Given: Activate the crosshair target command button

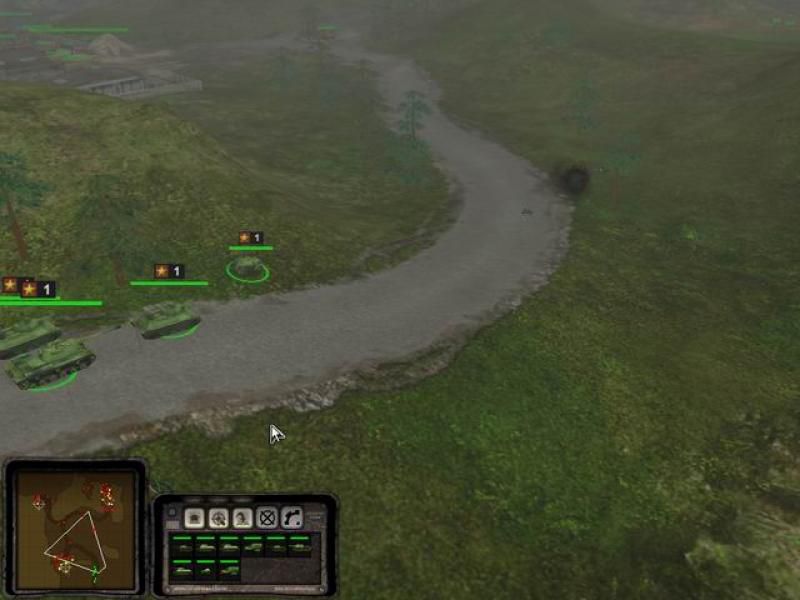Looking at the screenshot, I should 219,518.
